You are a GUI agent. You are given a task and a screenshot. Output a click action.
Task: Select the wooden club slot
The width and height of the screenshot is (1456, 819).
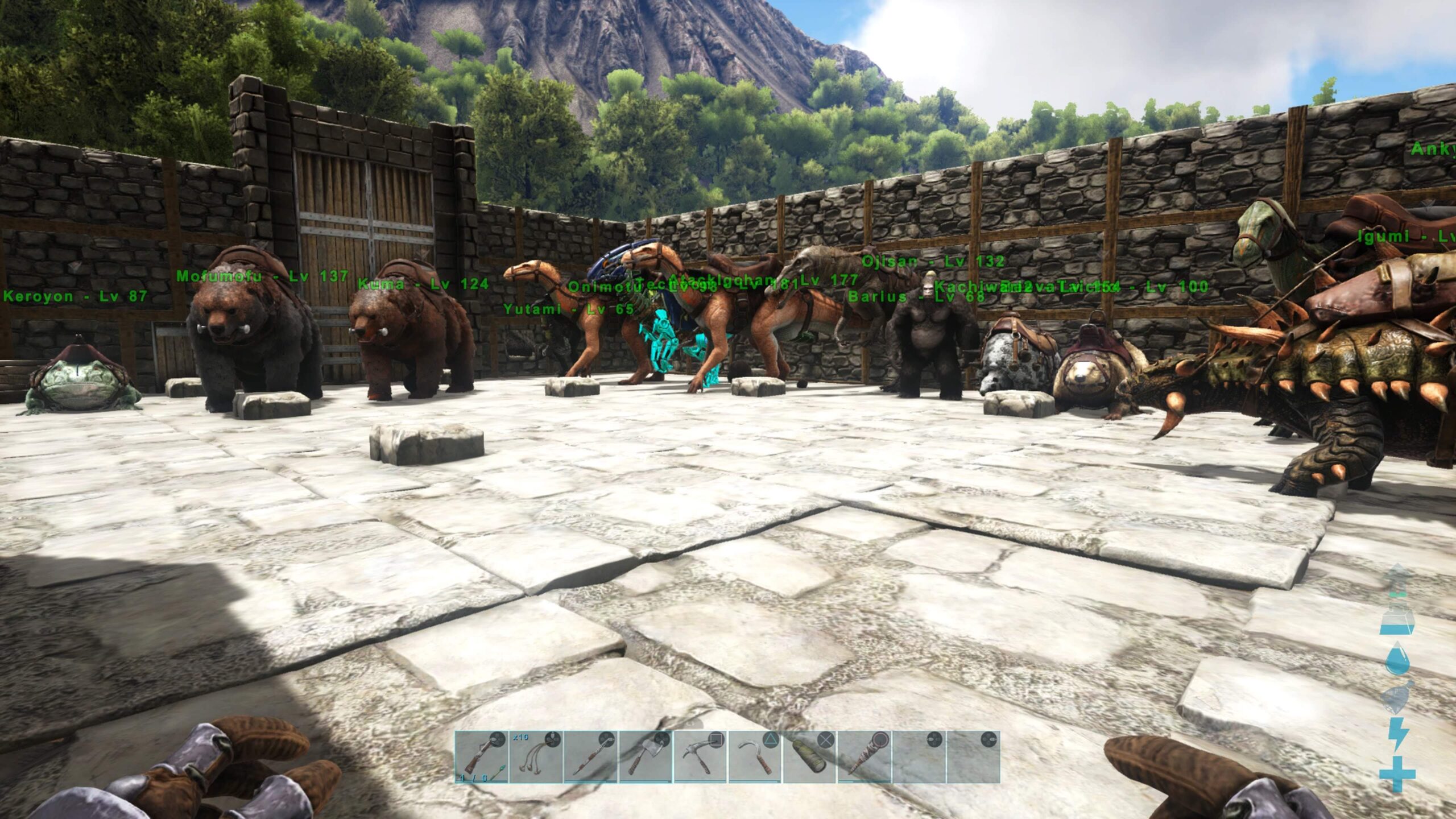coord(863,756)
